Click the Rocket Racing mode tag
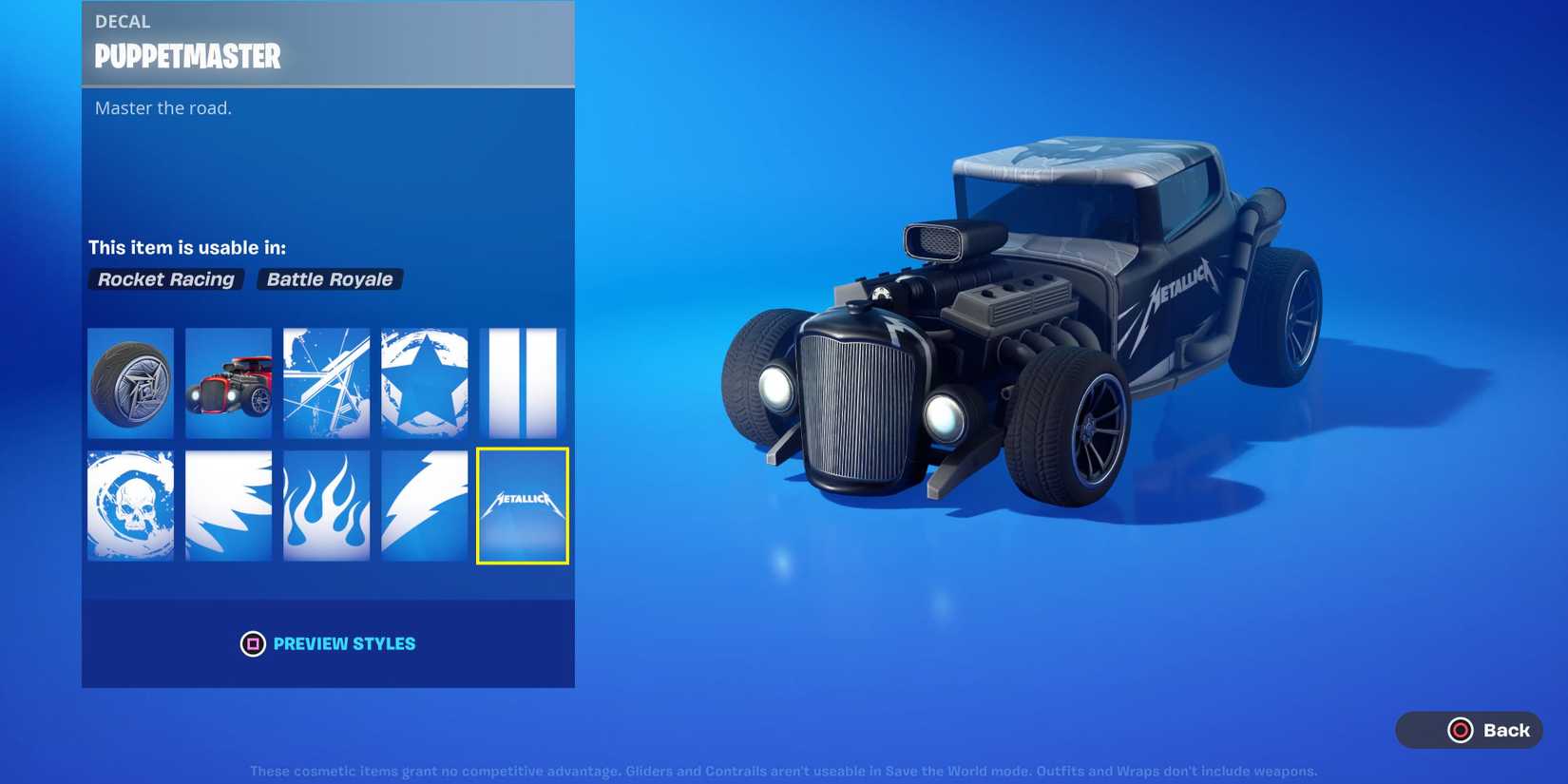Screen dimensions: 1568x784 point(165,278)
